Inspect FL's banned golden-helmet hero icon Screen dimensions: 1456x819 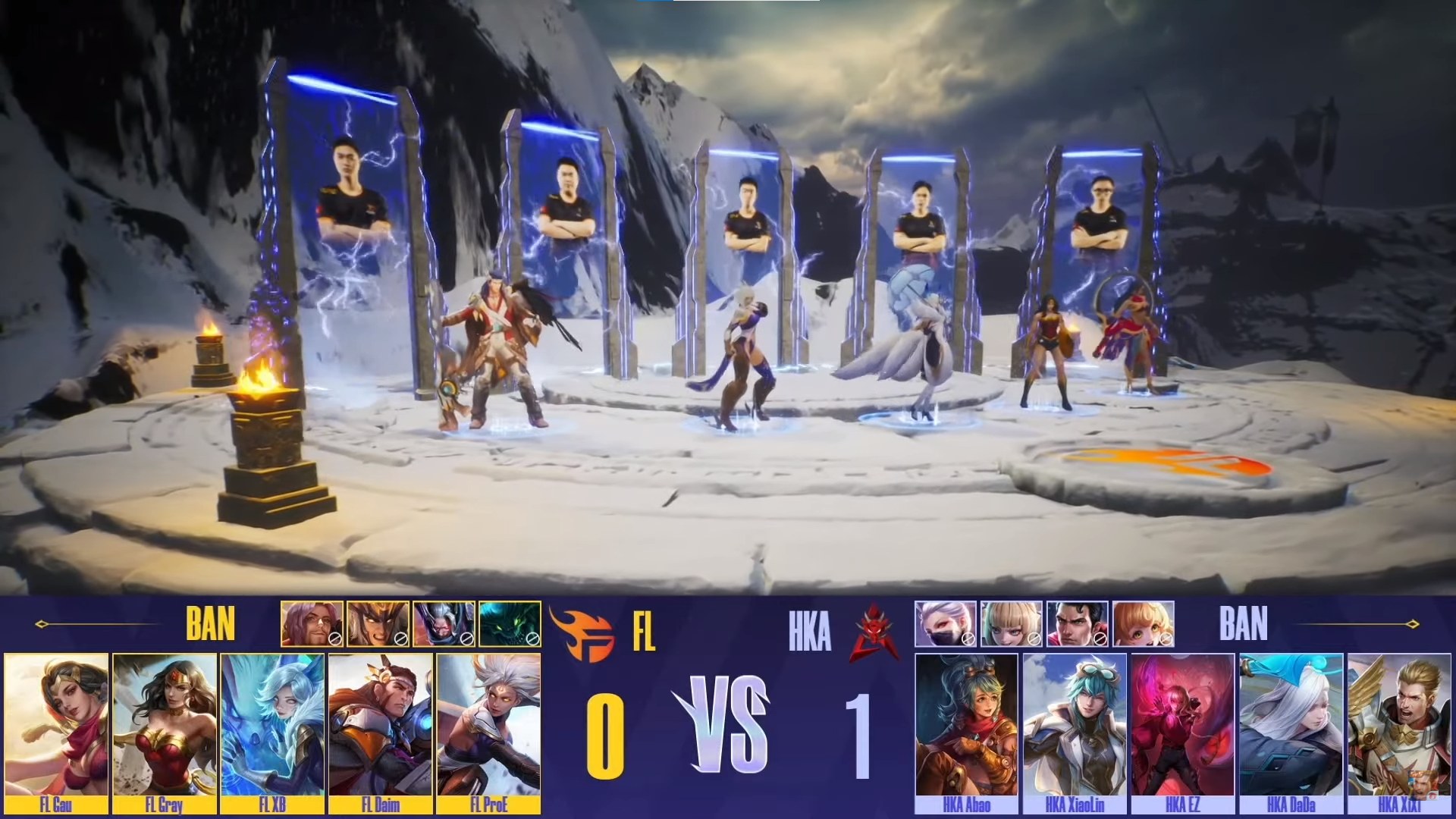coord(378,623)
